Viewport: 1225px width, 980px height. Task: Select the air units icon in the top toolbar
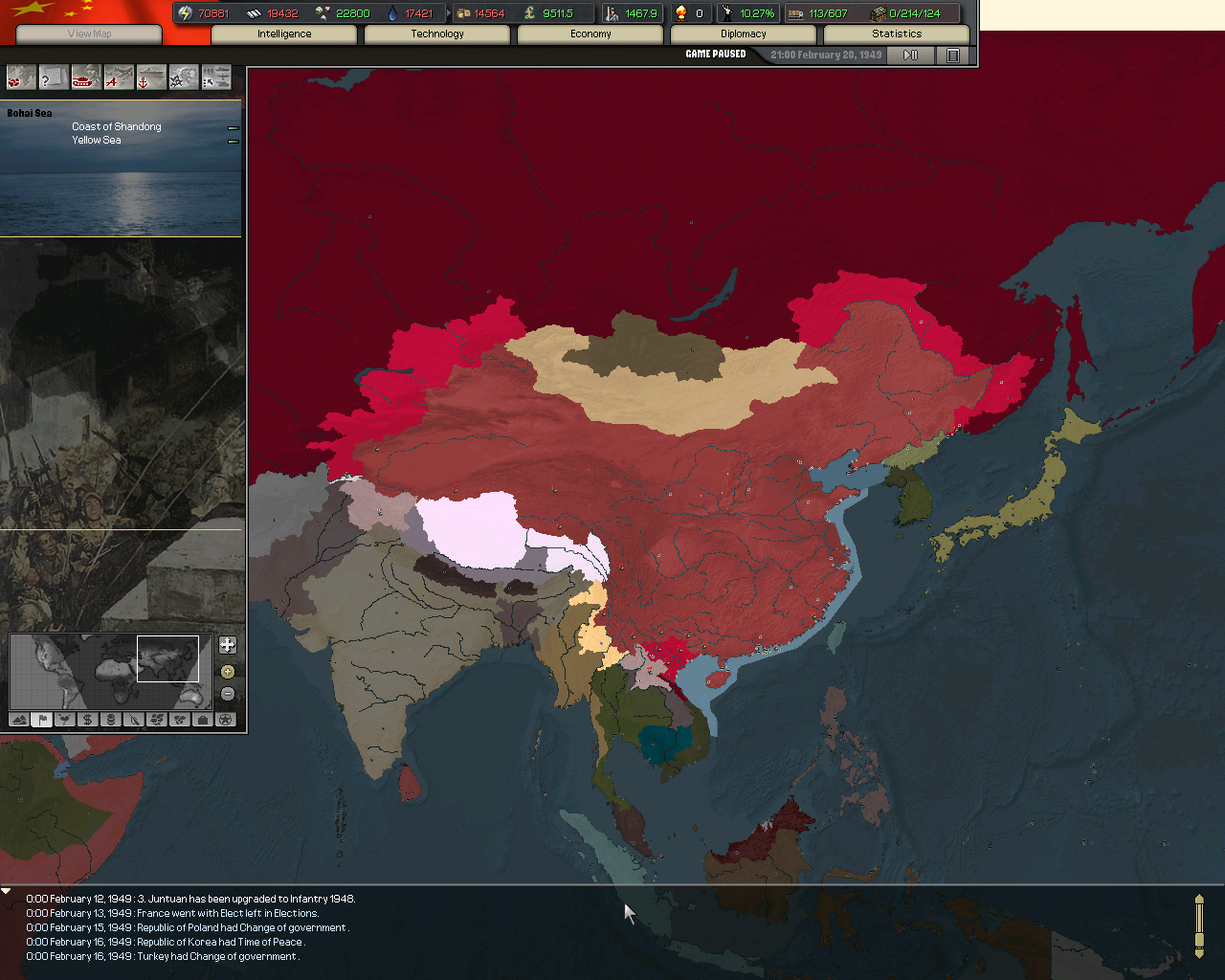[x=117, y=77]
